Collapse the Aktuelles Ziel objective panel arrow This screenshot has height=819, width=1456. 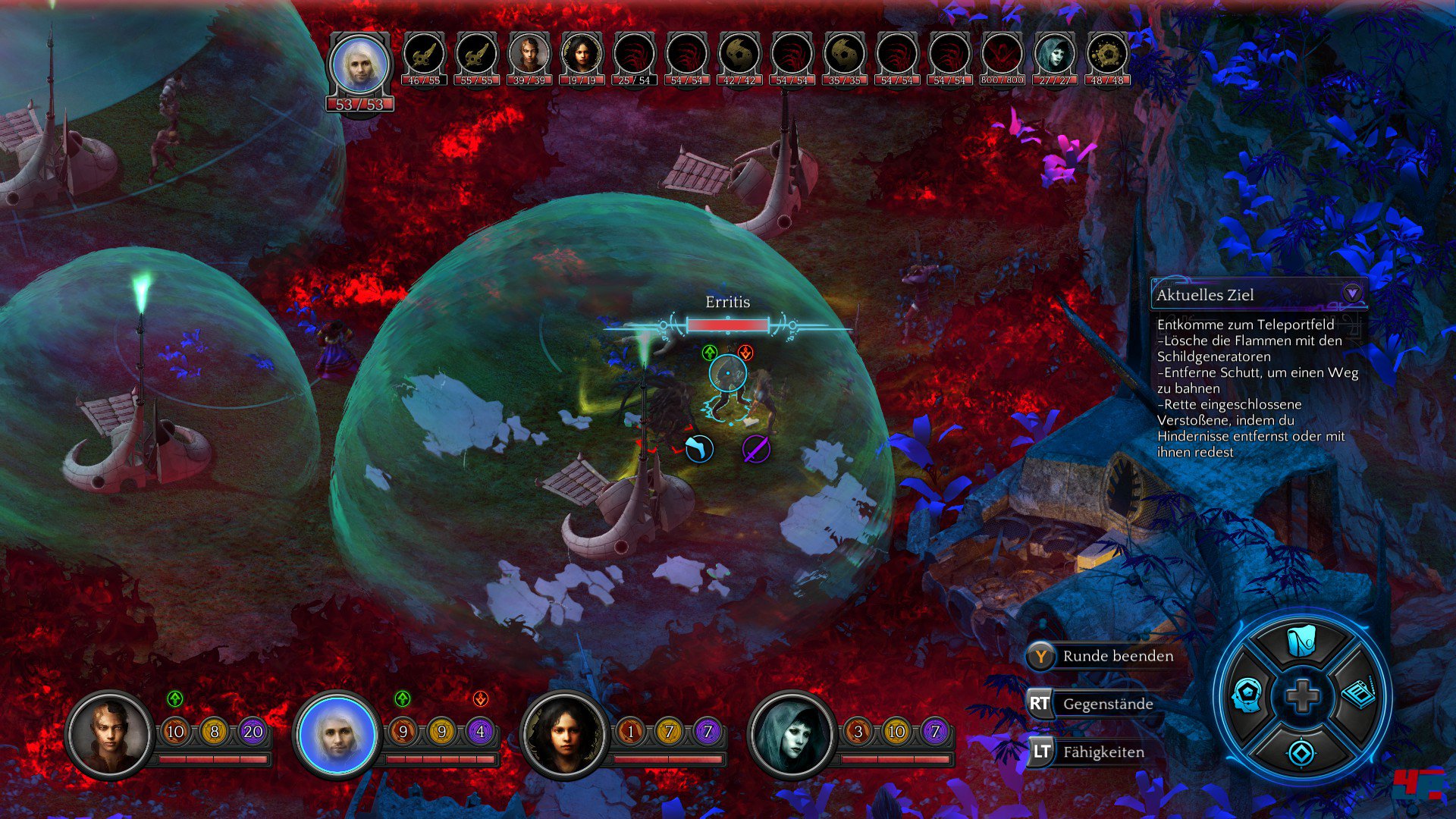[x=1351, y=293]
